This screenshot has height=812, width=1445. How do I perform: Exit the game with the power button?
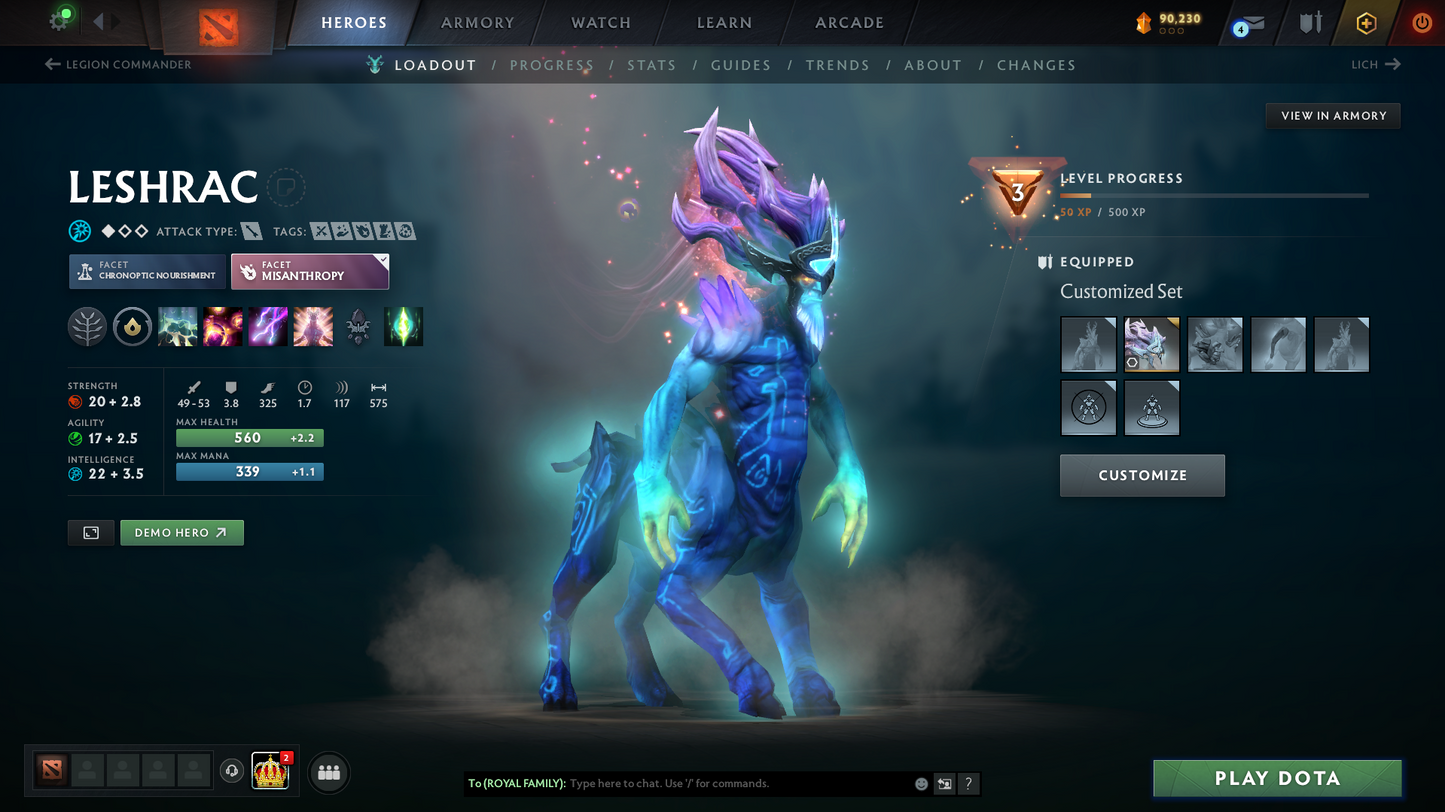click(x=1421, y=22)
